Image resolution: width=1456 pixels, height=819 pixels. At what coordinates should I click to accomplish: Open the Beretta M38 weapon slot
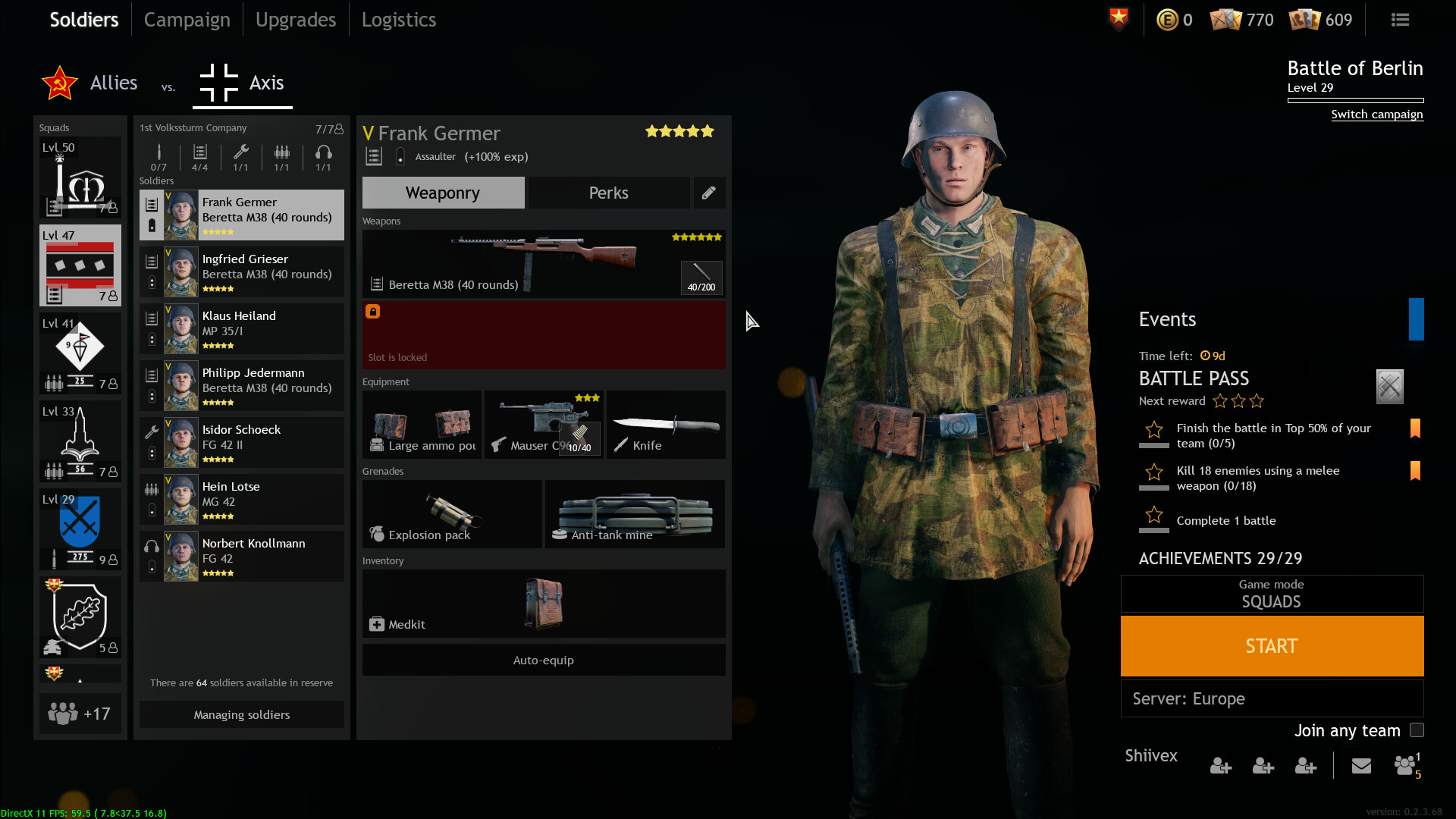[543, 263]
